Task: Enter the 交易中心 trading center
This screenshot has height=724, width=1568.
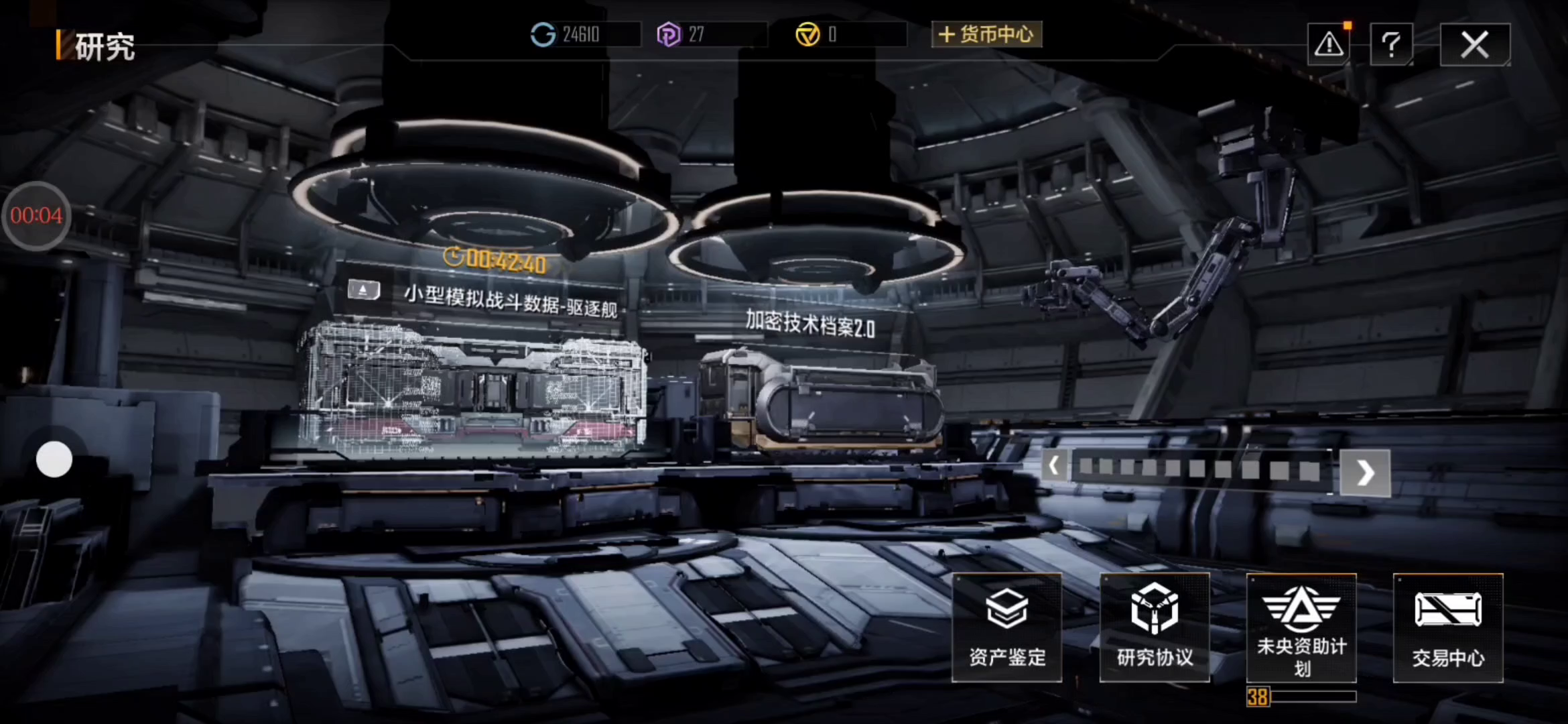Action: click(1448, 627)
